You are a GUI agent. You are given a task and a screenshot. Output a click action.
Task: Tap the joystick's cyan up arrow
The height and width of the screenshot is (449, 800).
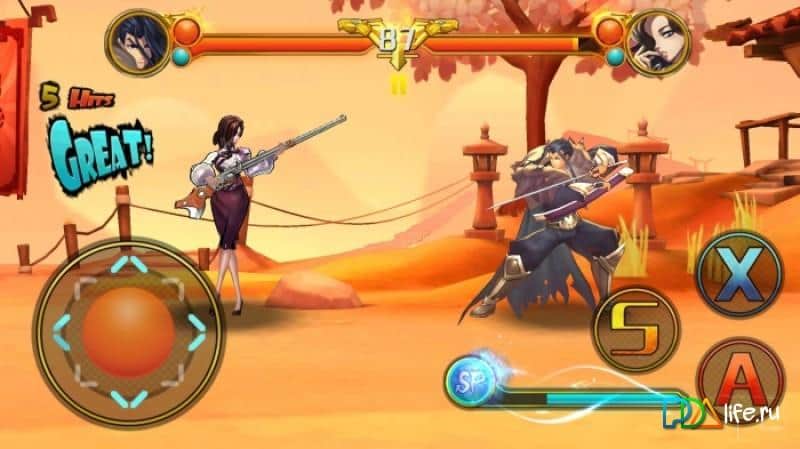128,264
